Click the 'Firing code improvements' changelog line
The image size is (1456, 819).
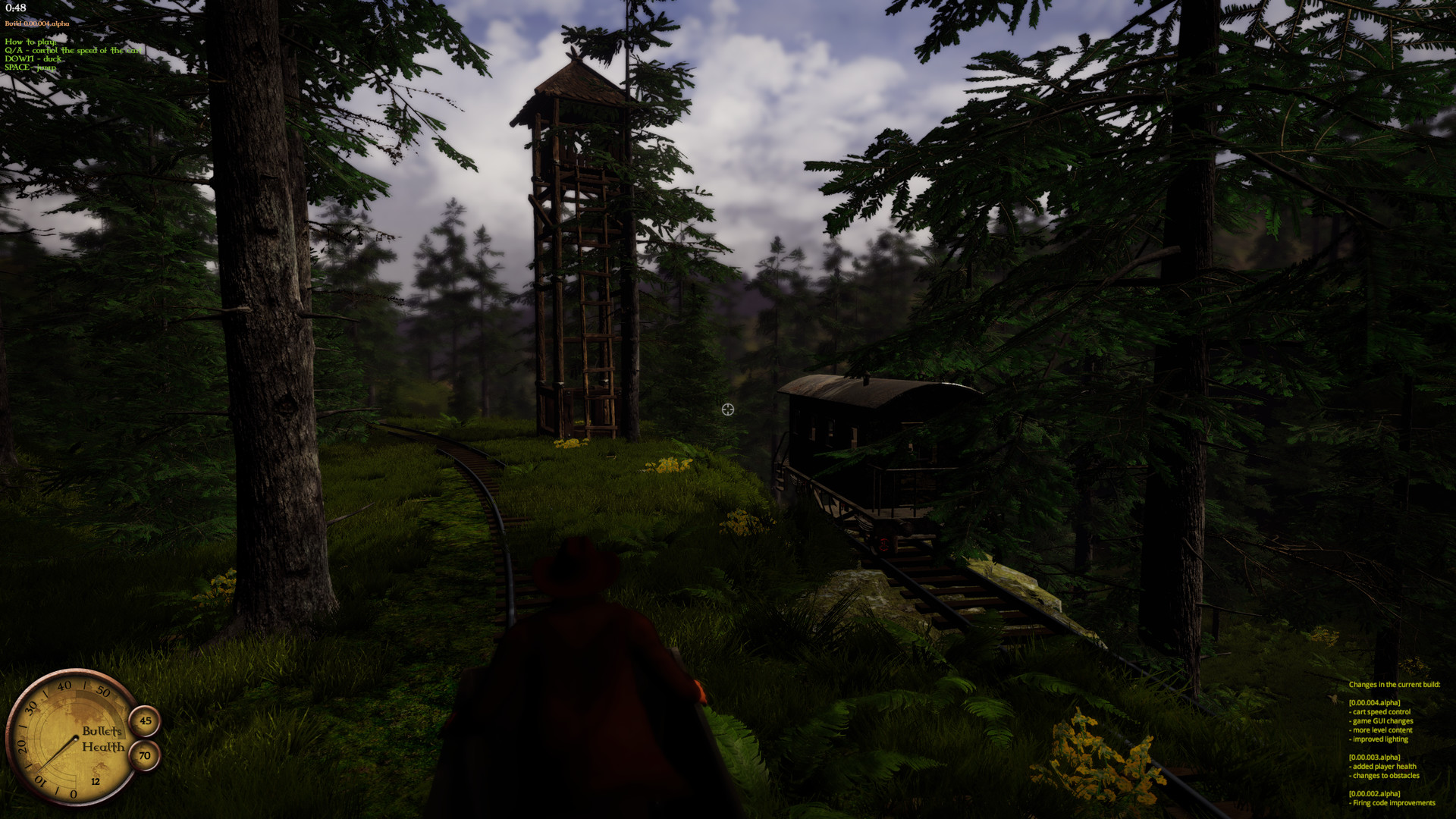[x=1392, y=802]
